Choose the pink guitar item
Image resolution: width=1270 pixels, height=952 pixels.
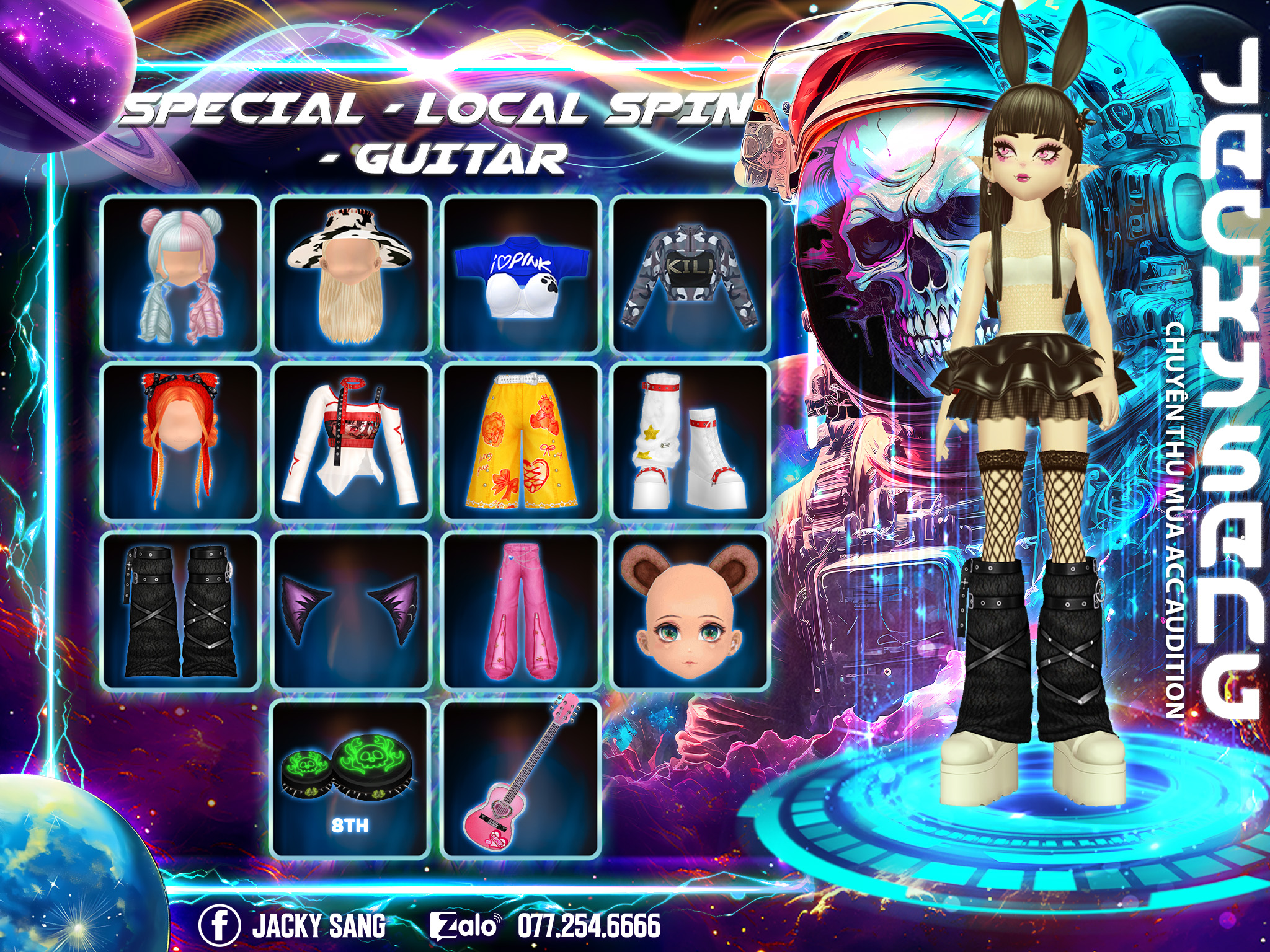tap(521, 779)
